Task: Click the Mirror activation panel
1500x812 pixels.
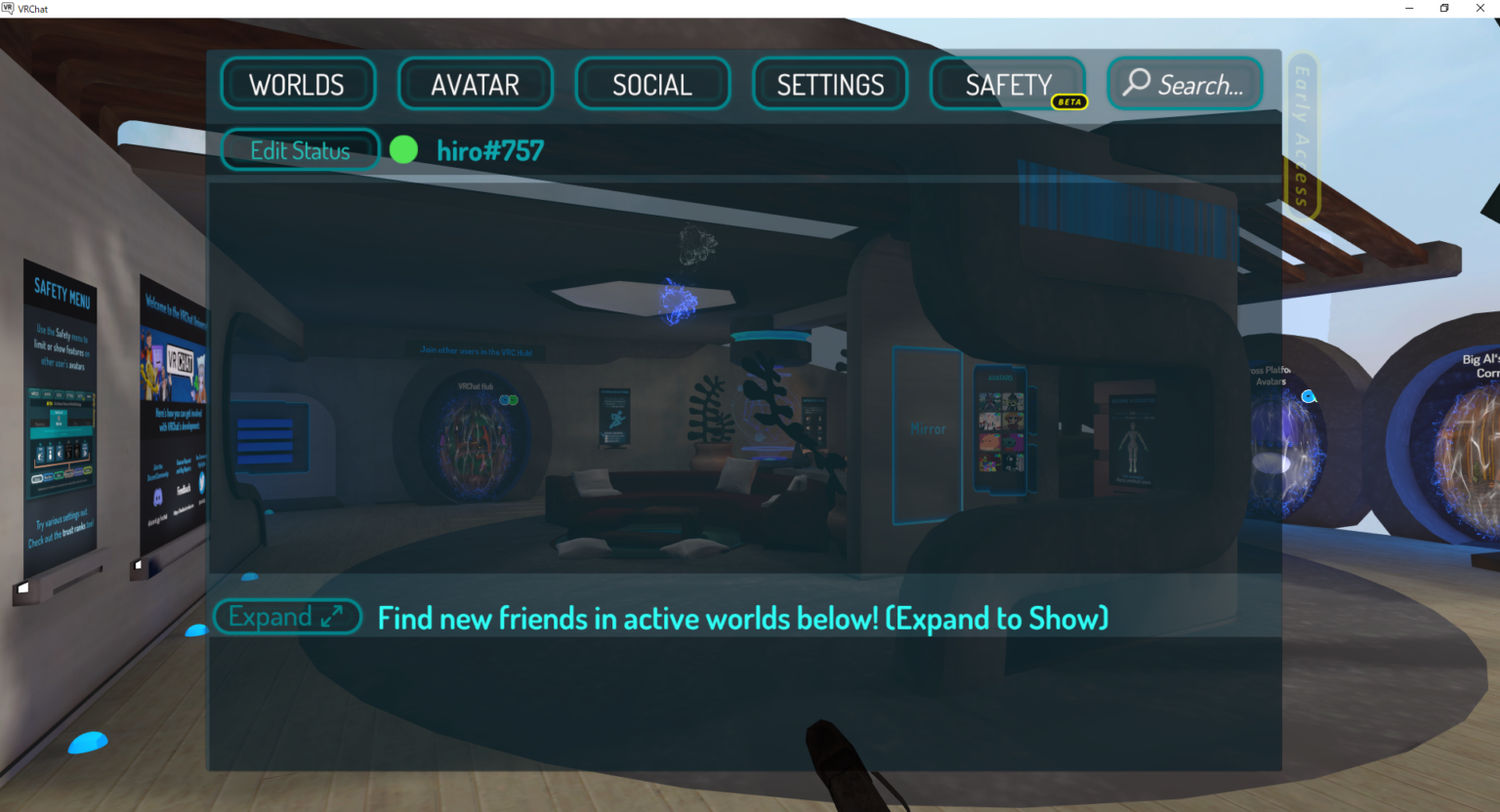Action: pos(927,427)
